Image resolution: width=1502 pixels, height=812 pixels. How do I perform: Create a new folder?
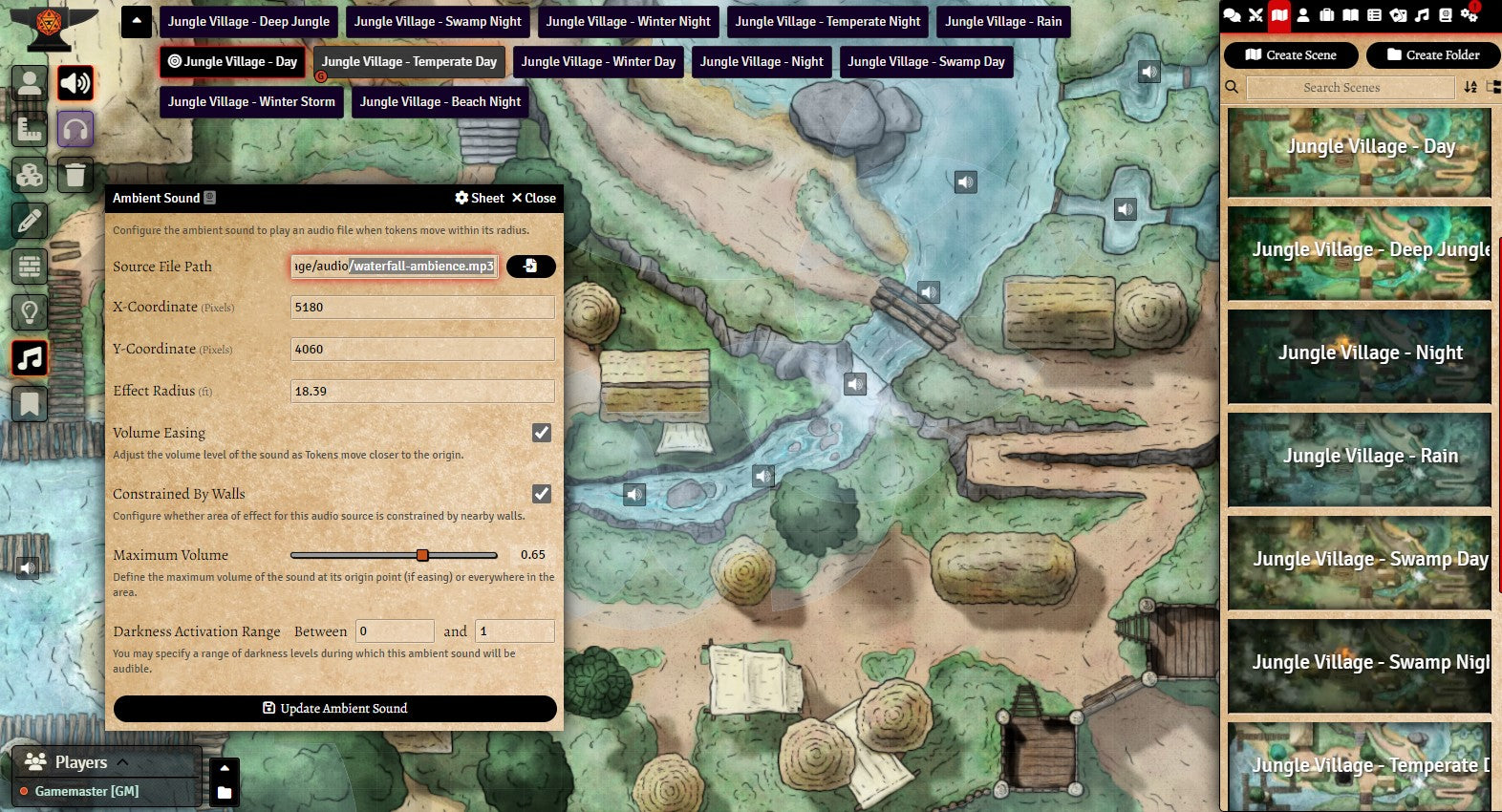[x=1432, y=55]
